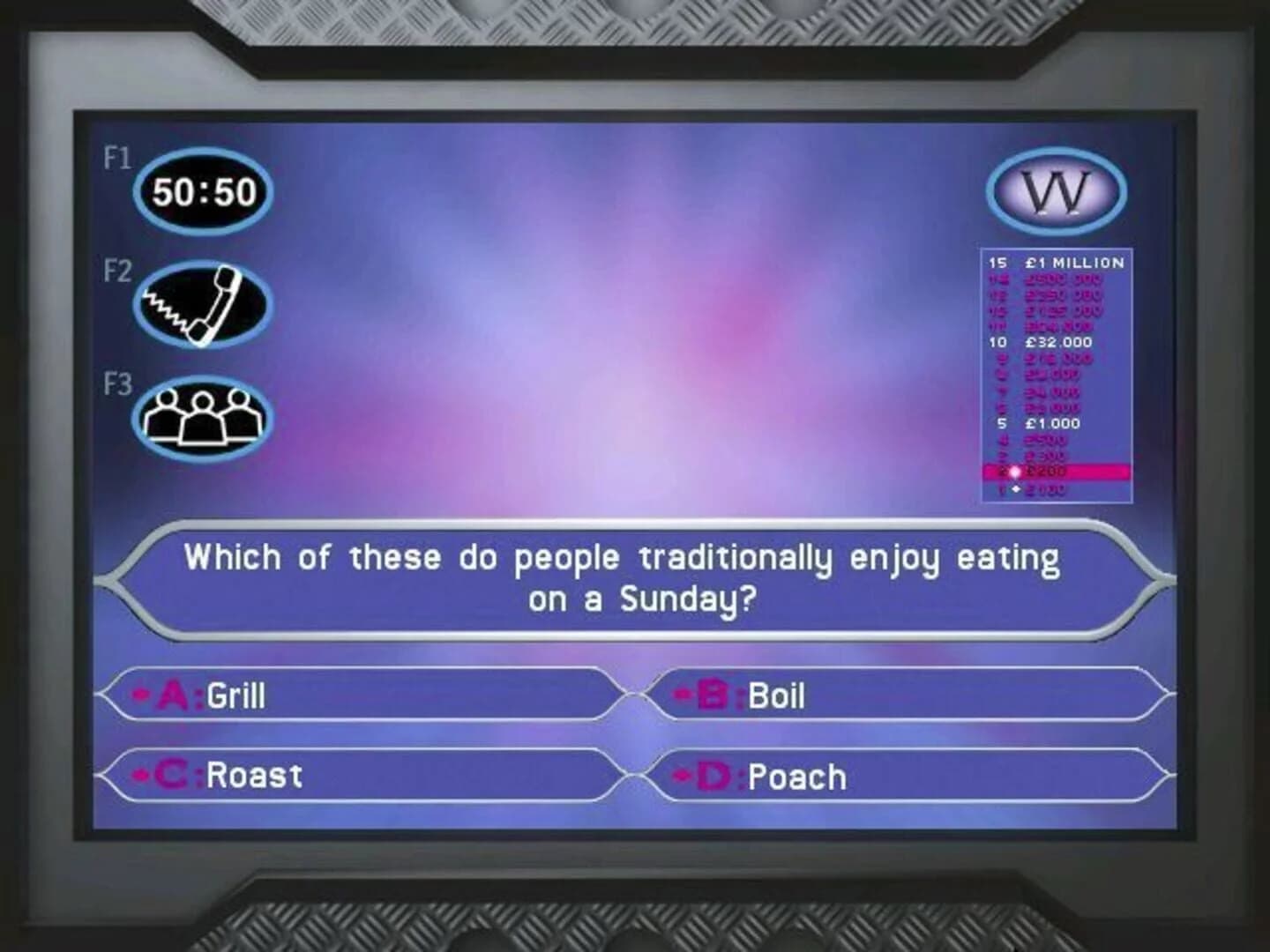The image size is (1270, 952).
Task: Click the glowing diamond on level 2
Action: pos(1017,472)
